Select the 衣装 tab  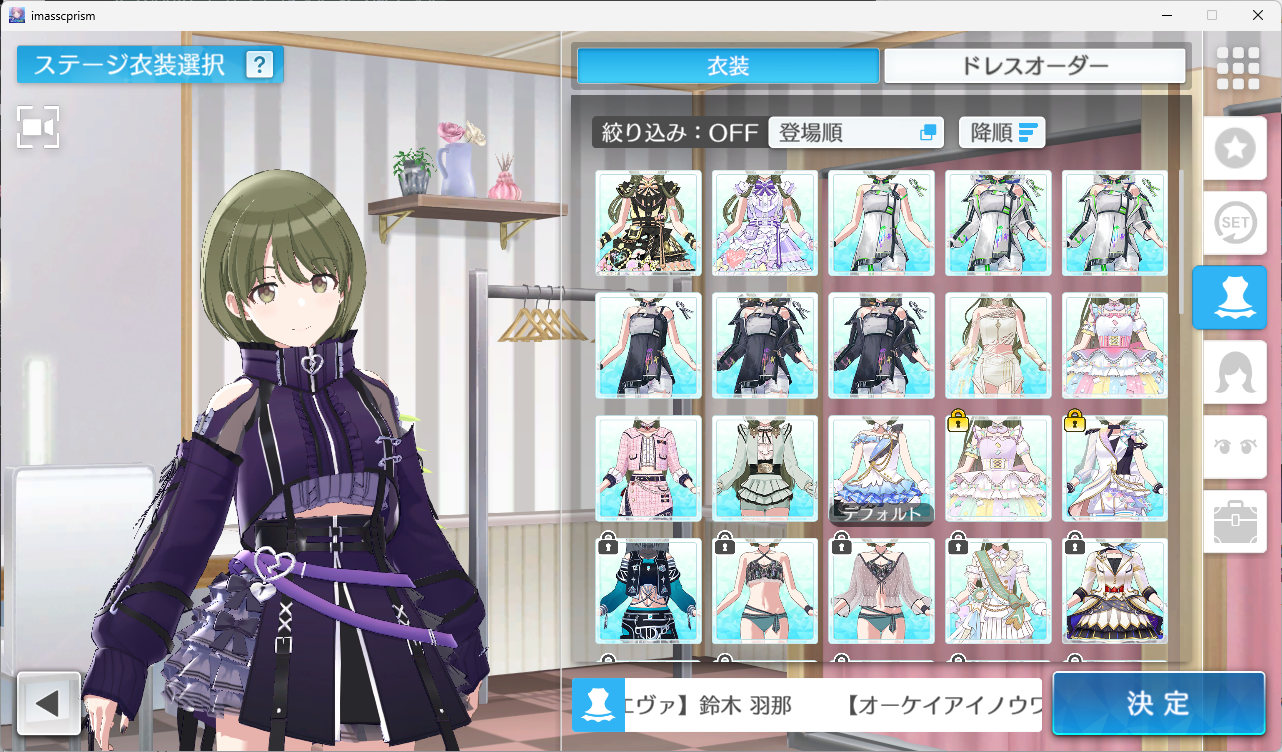point(728,66)
